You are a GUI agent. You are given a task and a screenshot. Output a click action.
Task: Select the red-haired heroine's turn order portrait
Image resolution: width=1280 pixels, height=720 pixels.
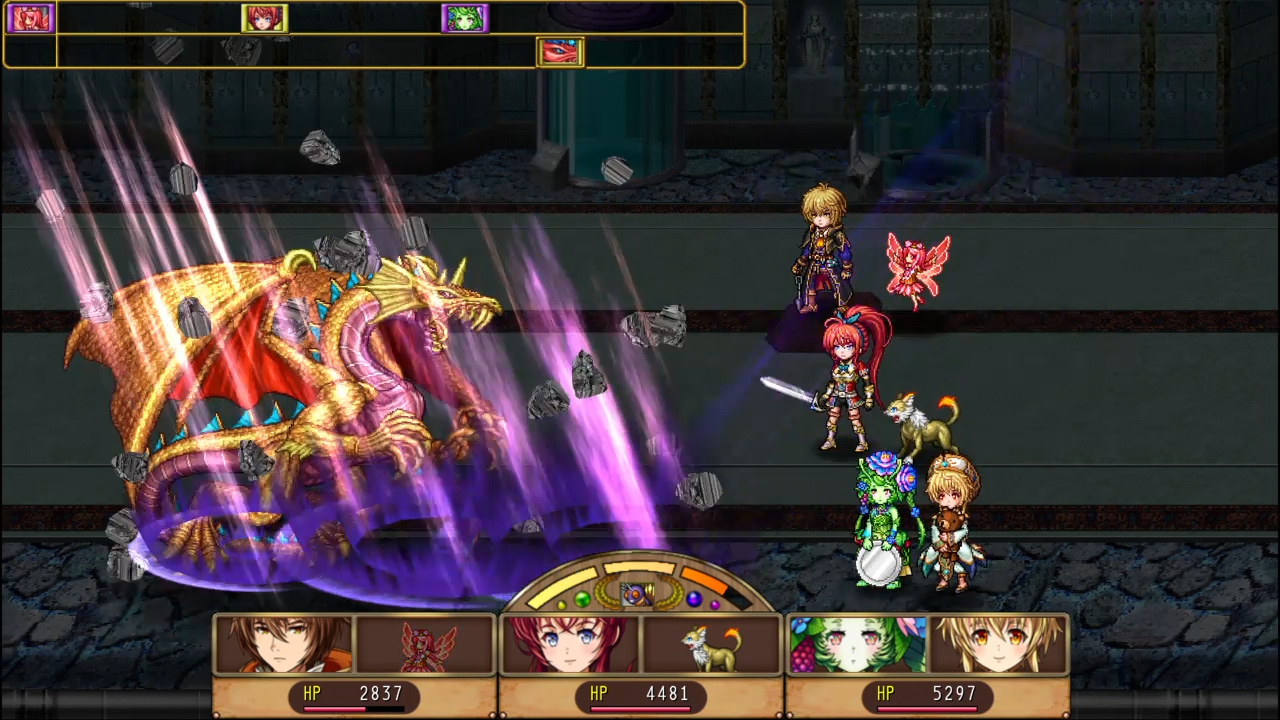(x=264, y=18)
